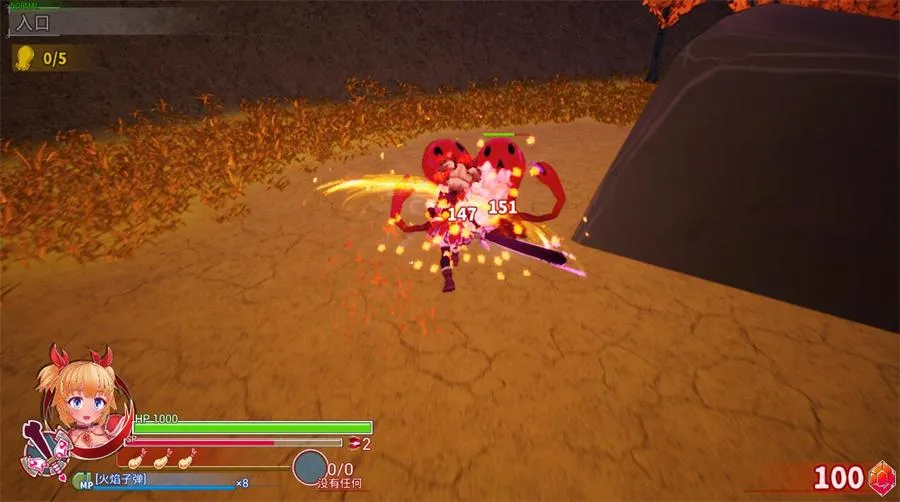The image size is (900, 502).
Task: Click the golden octopus objective tracker
Action: coord(23,58)
